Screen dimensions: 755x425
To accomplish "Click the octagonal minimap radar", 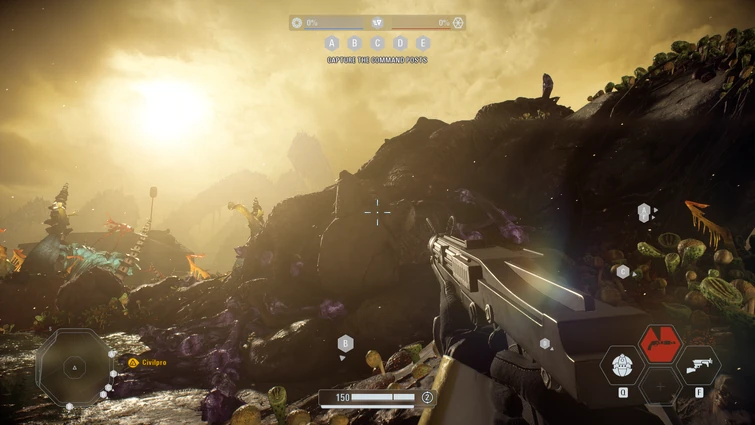I will (73, 367).
